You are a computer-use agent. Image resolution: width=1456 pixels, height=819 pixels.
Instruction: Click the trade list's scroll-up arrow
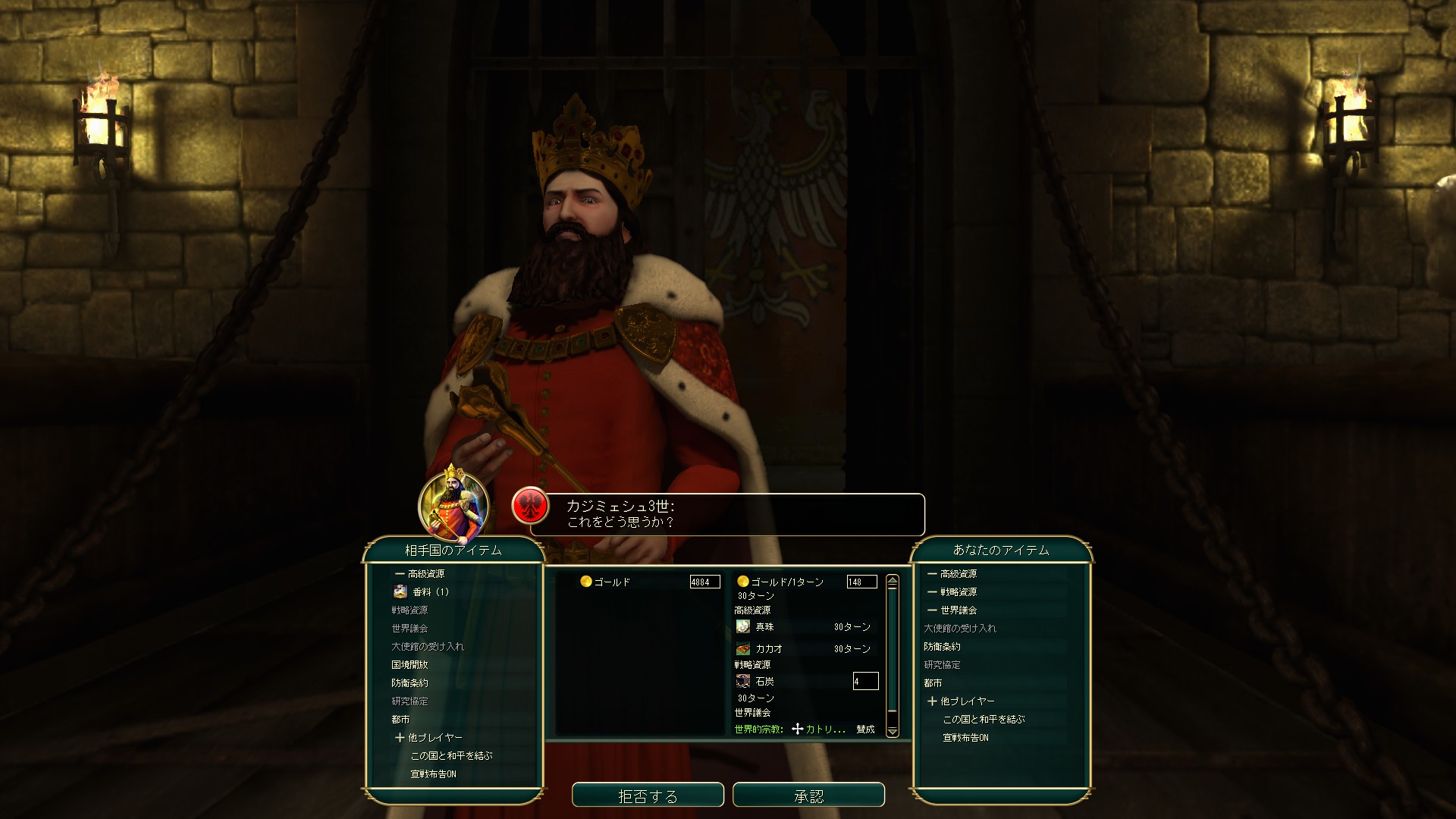[x=893, y=581]
